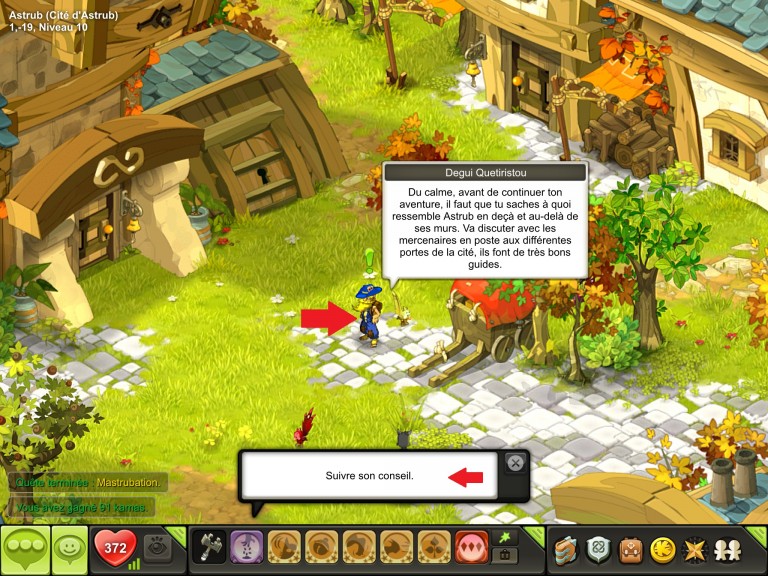The image size is (768, 576).
Task: Open the spellbook menu icon
Action: [568, 549]
